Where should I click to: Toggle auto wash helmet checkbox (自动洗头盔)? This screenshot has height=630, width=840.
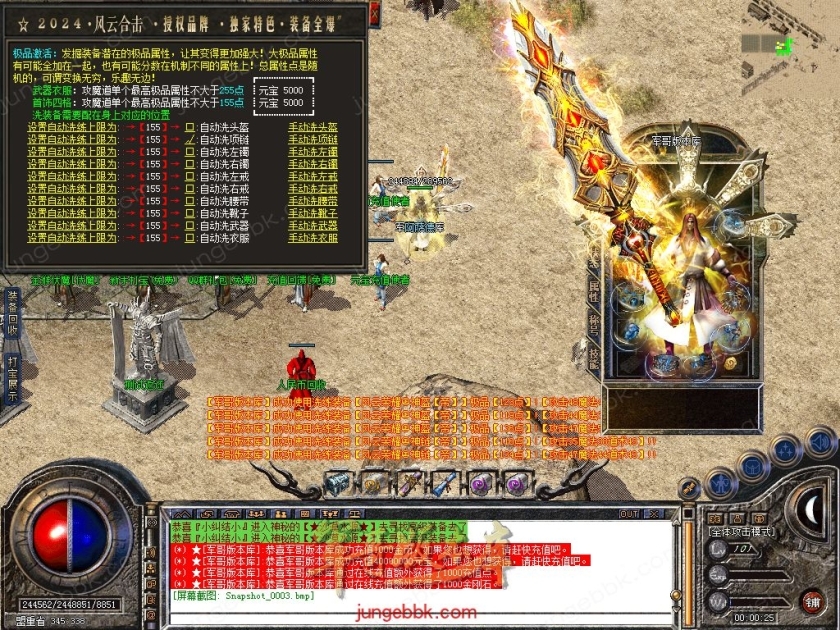[190, 127]
